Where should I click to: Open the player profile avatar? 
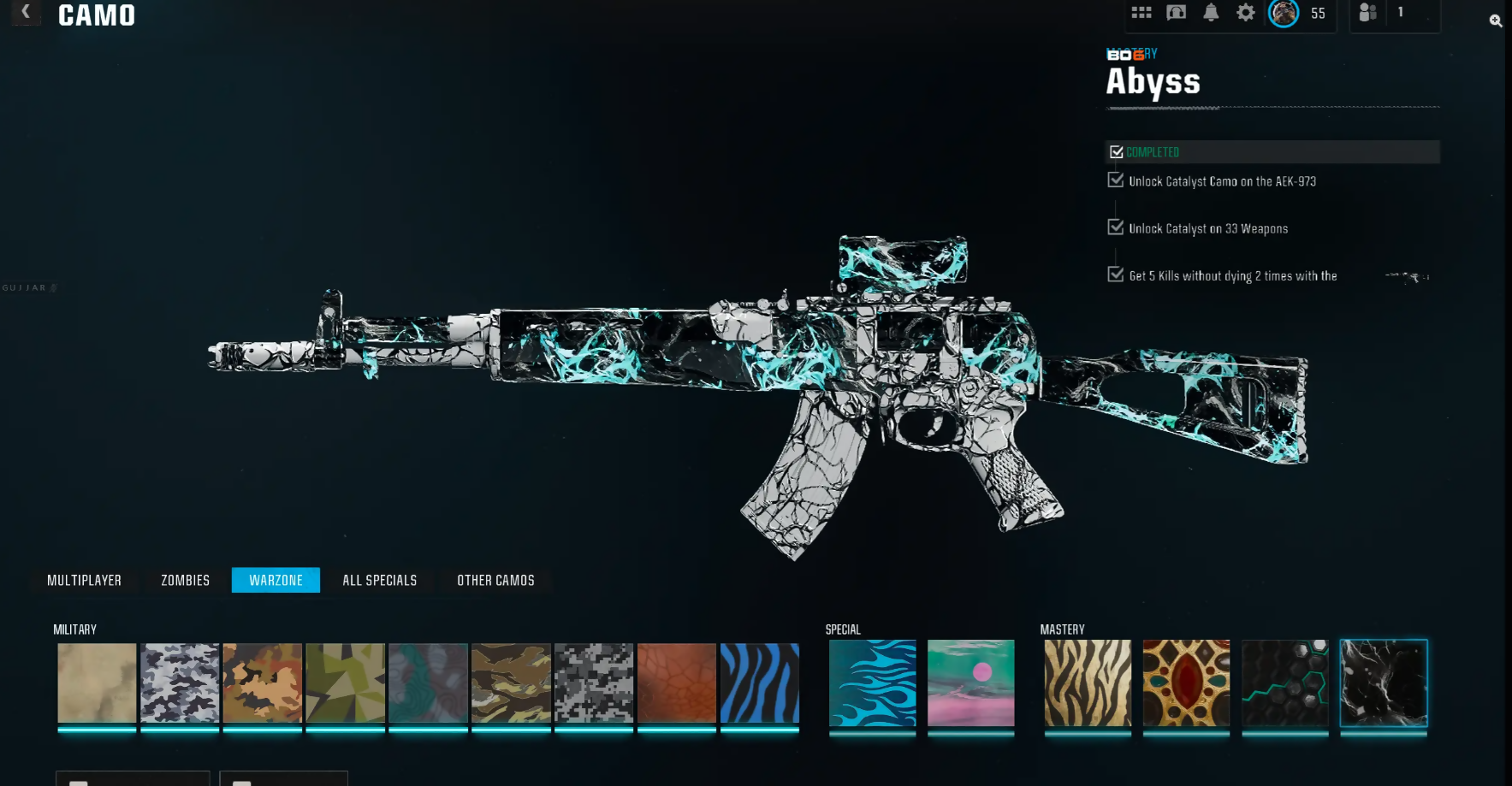click(1283, 13)
